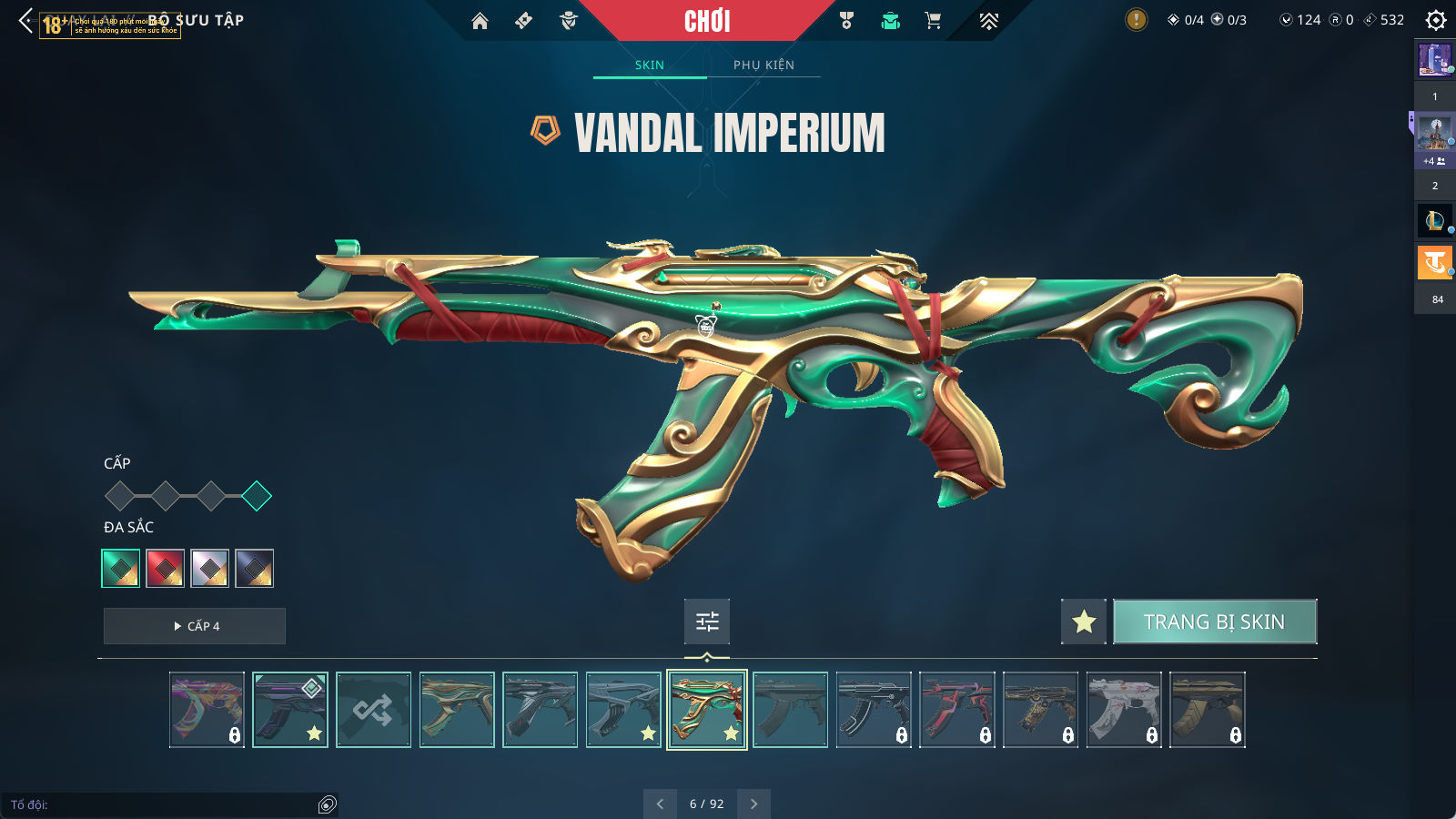Open the store cart icon
Viewport: 1456px width, 819px height.
933,20
